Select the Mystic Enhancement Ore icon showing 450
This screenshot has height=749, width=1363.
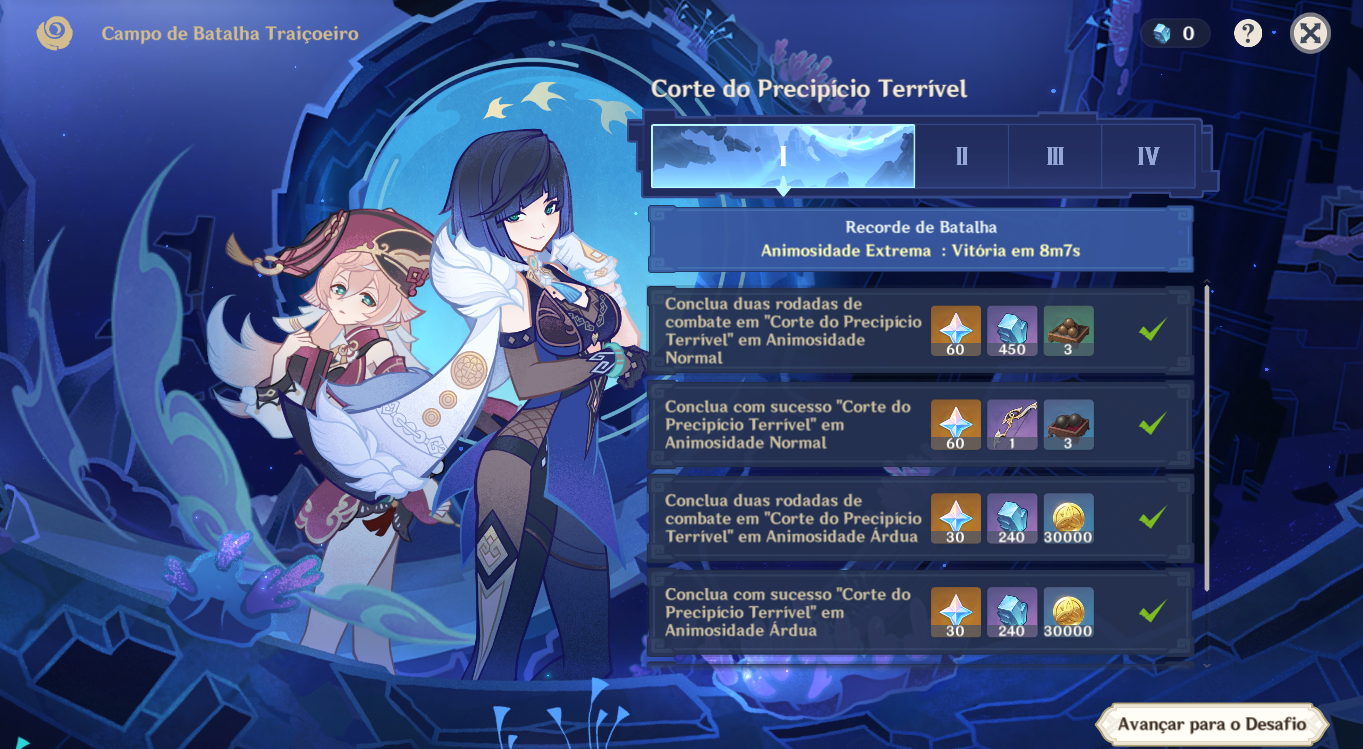coord(1012,330)
